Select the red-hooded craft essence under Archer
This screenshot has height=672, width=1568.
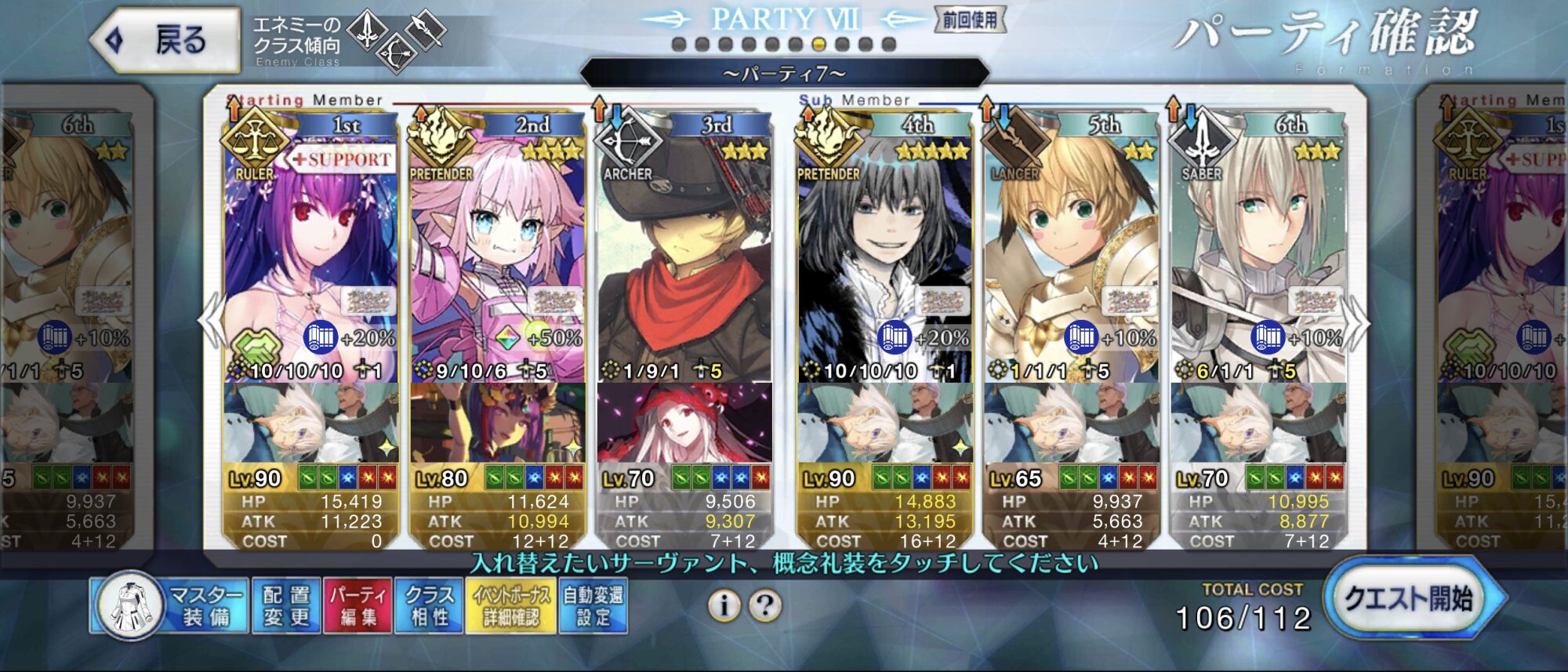click(684, 423)
